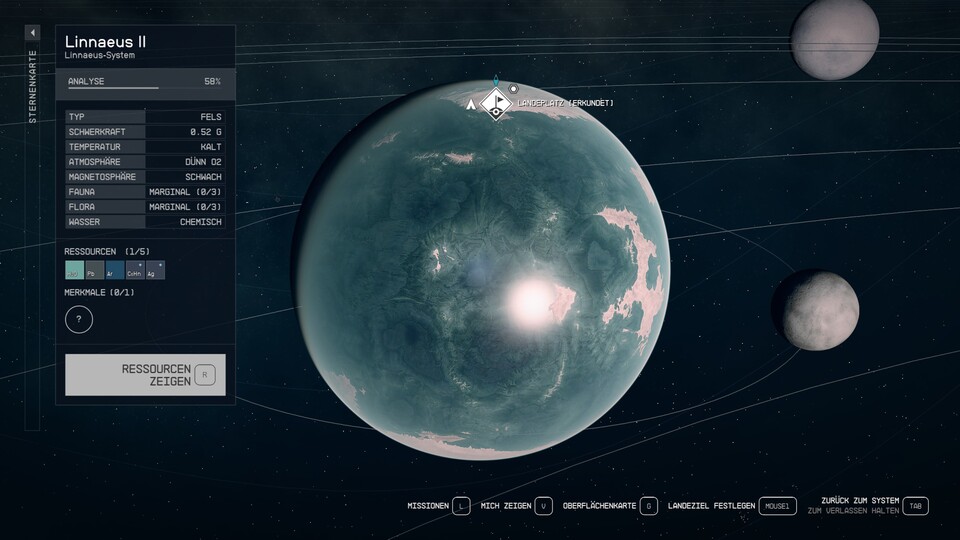This screenshot has height=540, width=960.
Task: Choose the Ar argon resource tile
Action: [x=115, y=270]
